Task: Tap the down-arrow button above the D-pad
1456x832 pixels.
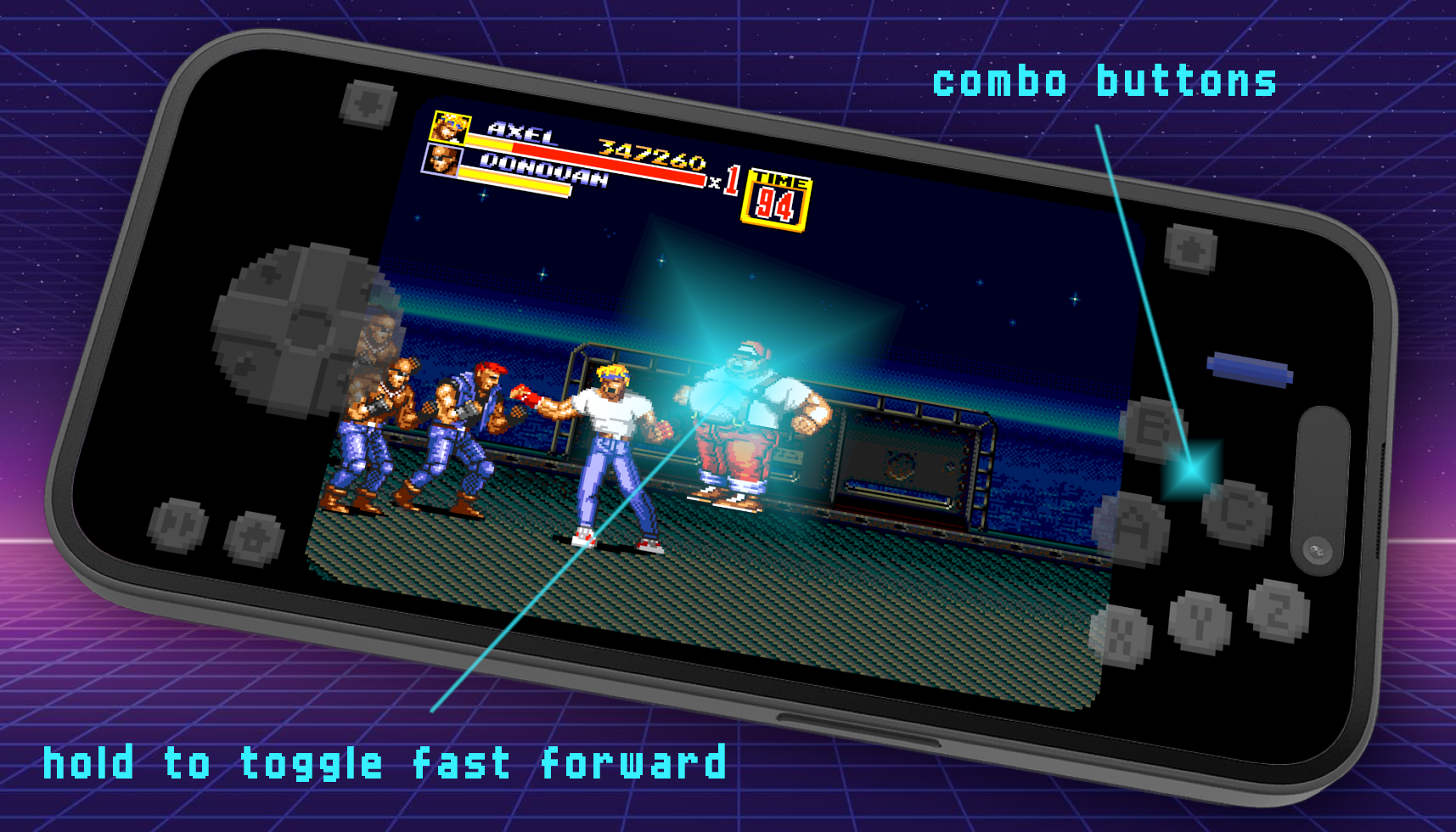Action: tap(368, 104)
